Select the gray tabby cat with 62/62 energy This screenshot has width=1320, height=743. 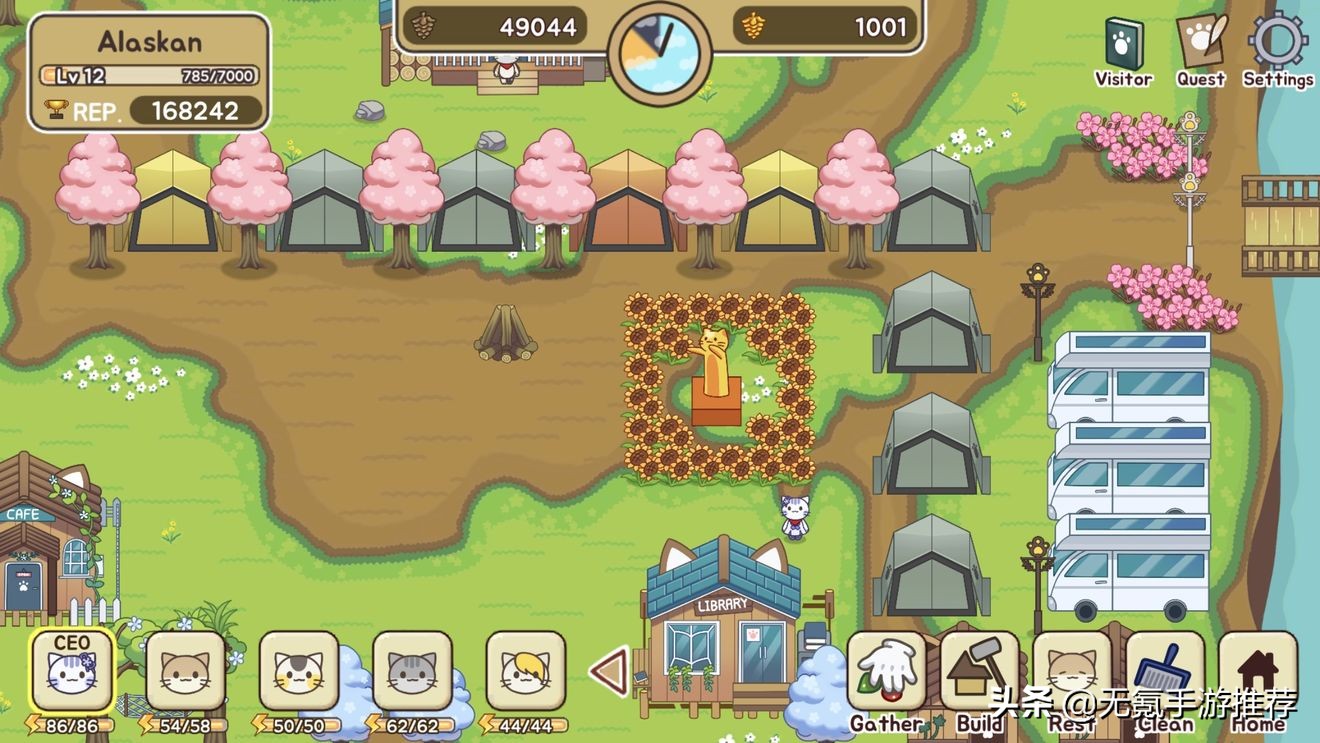412,671
